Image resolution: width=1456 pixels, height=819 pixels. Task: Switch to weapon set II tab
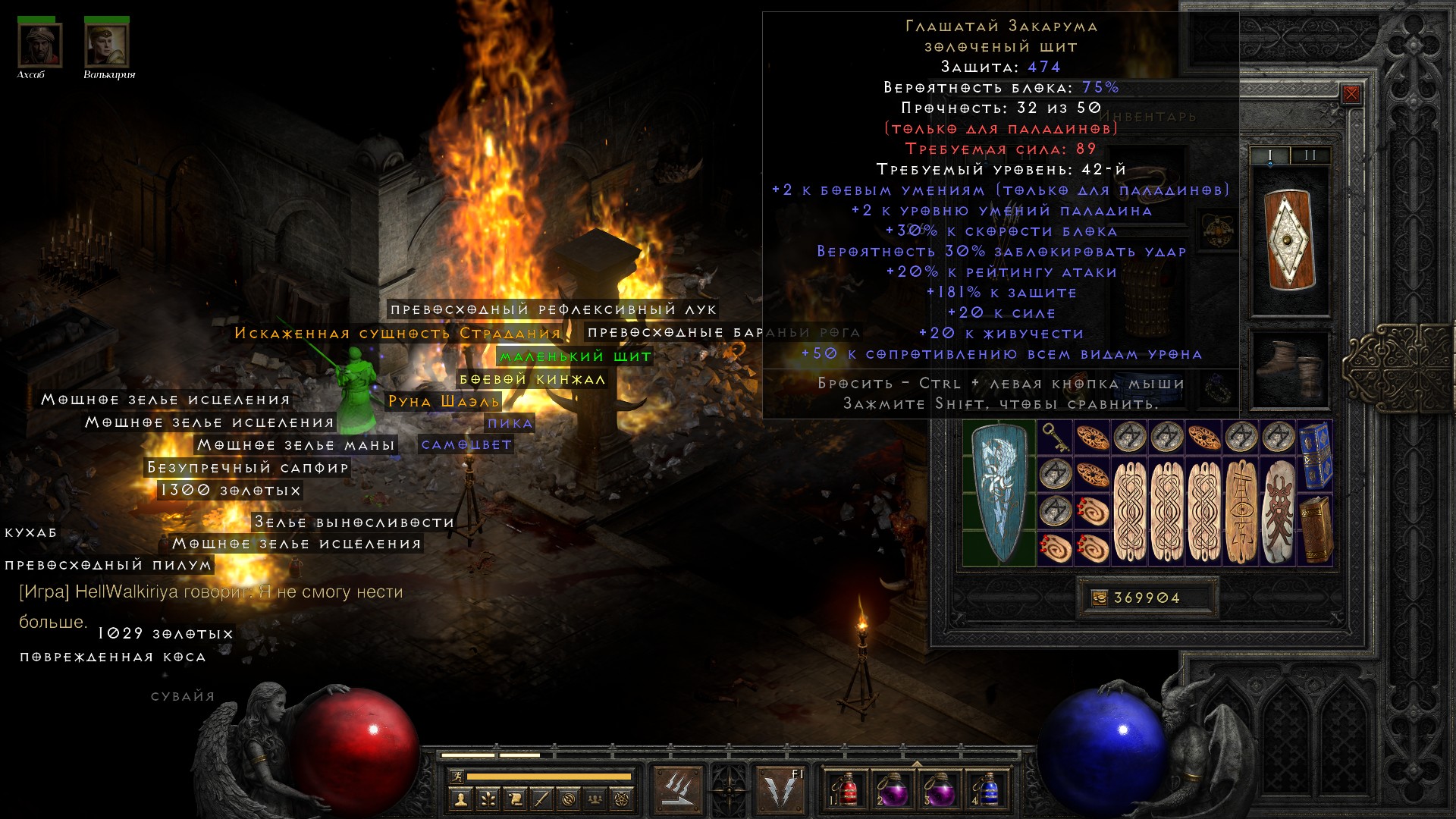1310,155
